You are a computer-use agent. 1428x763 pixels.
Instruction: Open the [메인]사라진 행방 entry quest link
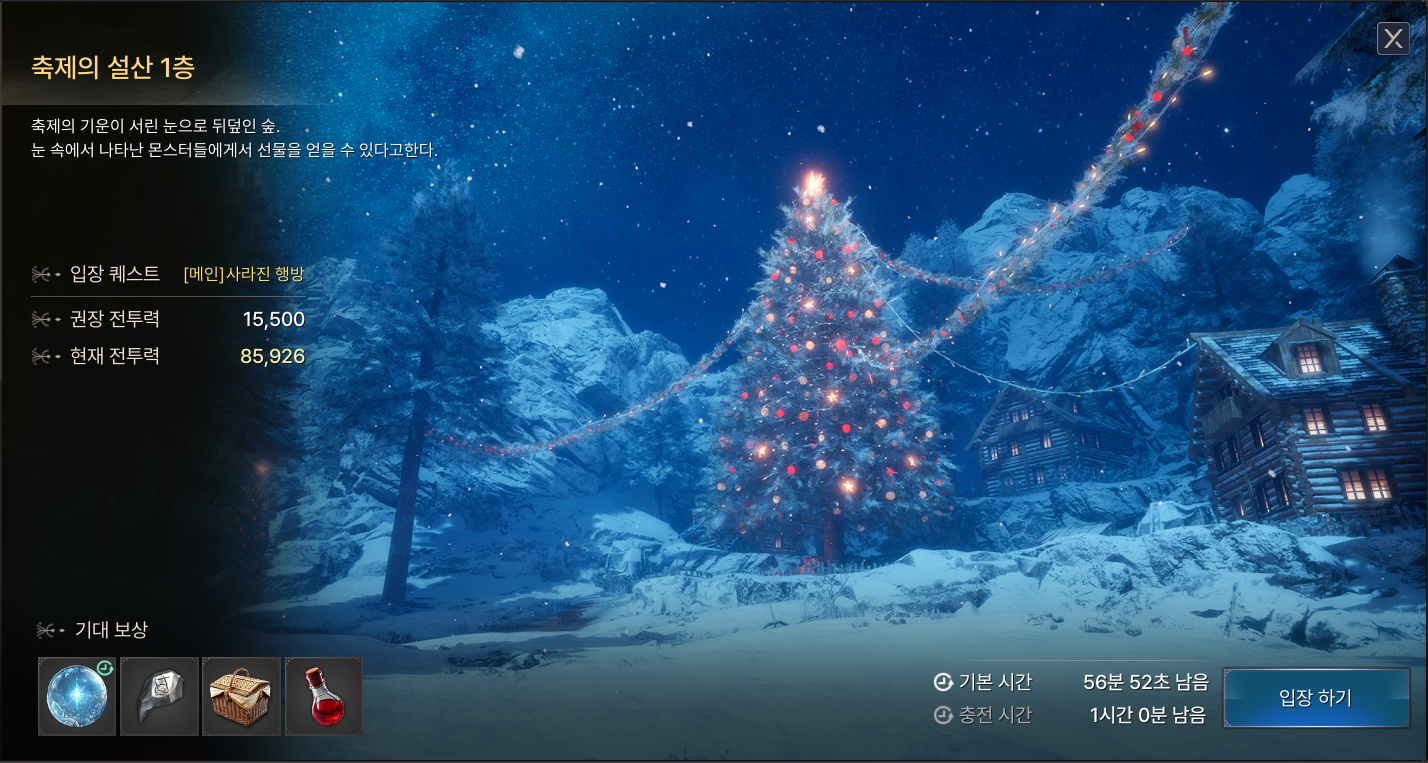tap(244, 274)
